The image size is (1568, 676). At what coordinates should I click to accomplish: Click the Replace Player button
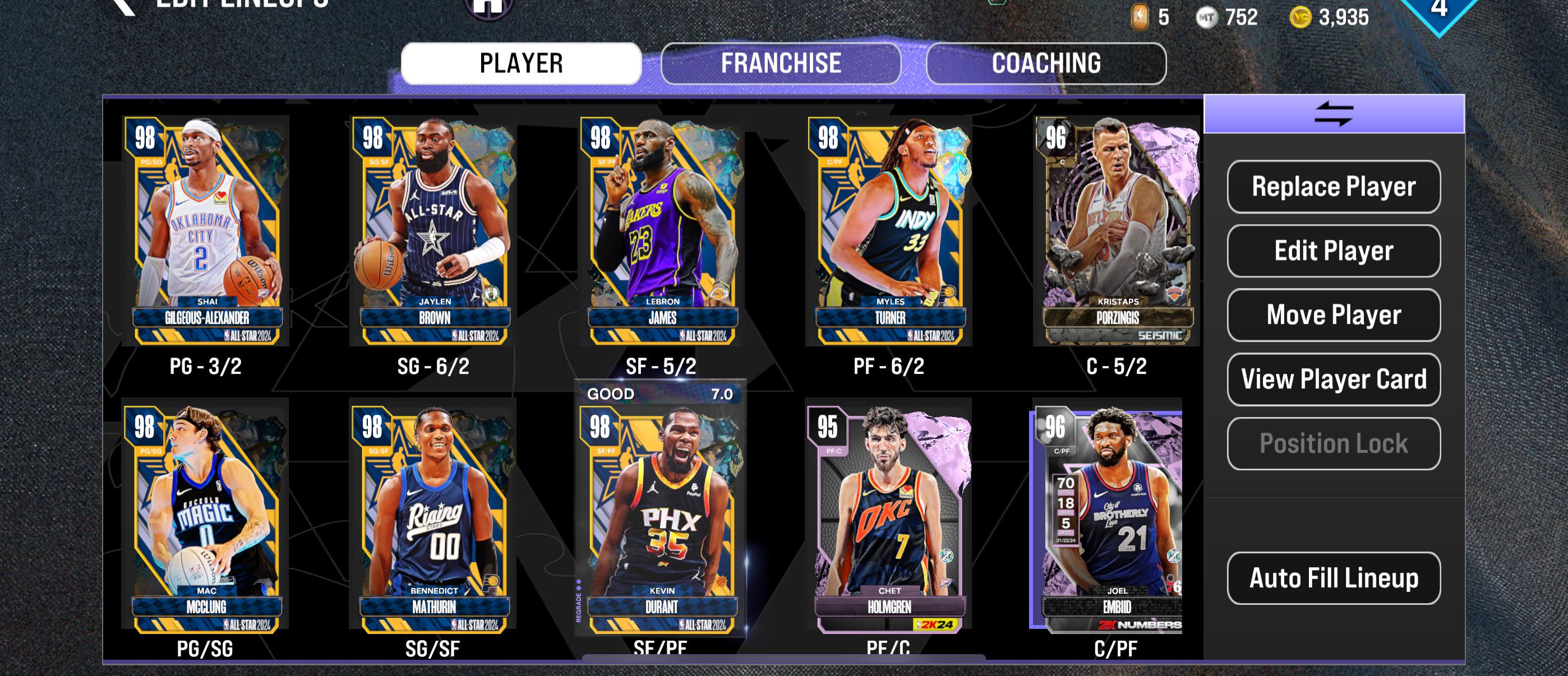(x=1333, y=188)
